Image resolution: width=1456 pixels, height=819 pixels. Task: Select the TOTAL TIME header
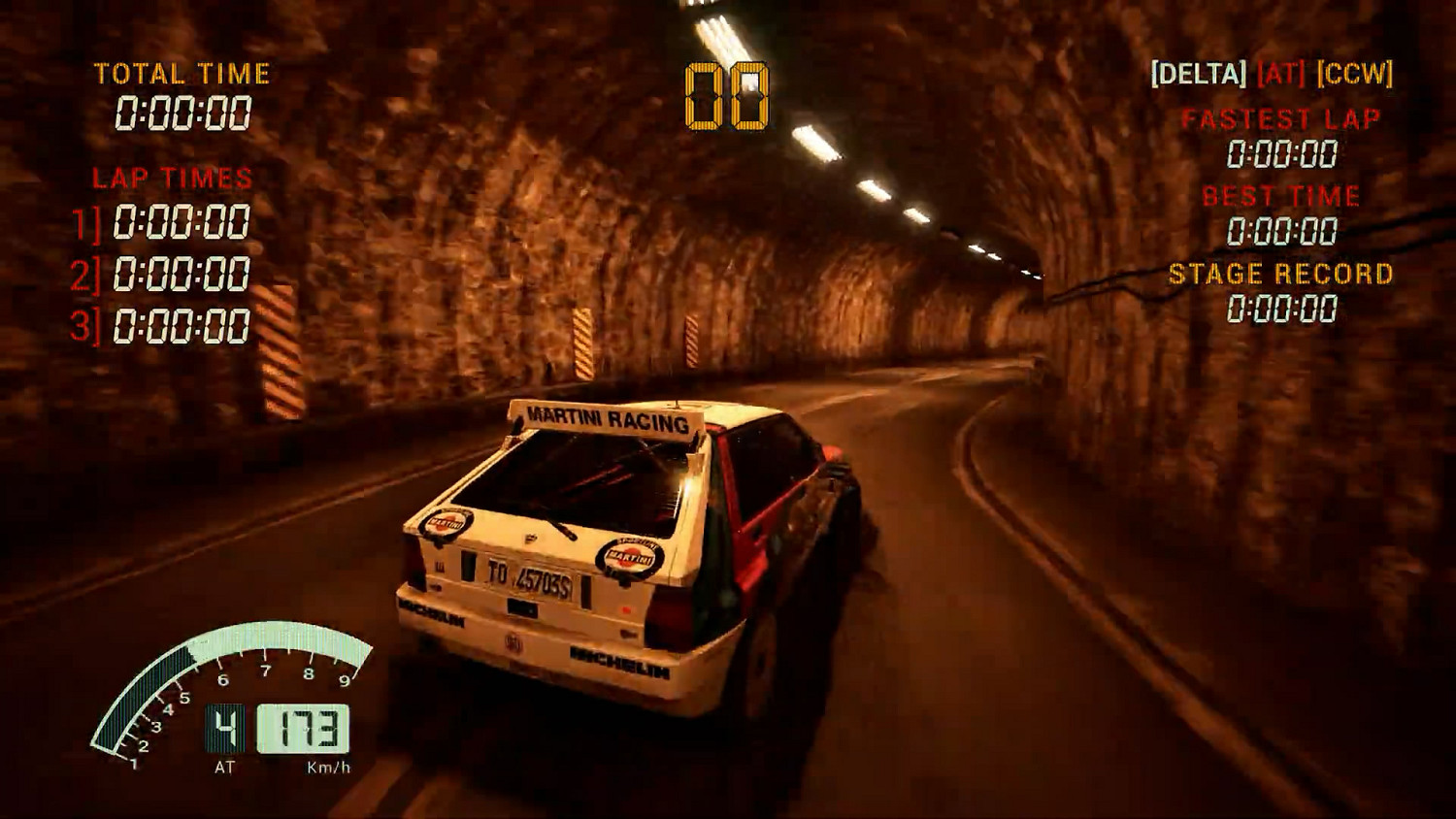point(182,73)
